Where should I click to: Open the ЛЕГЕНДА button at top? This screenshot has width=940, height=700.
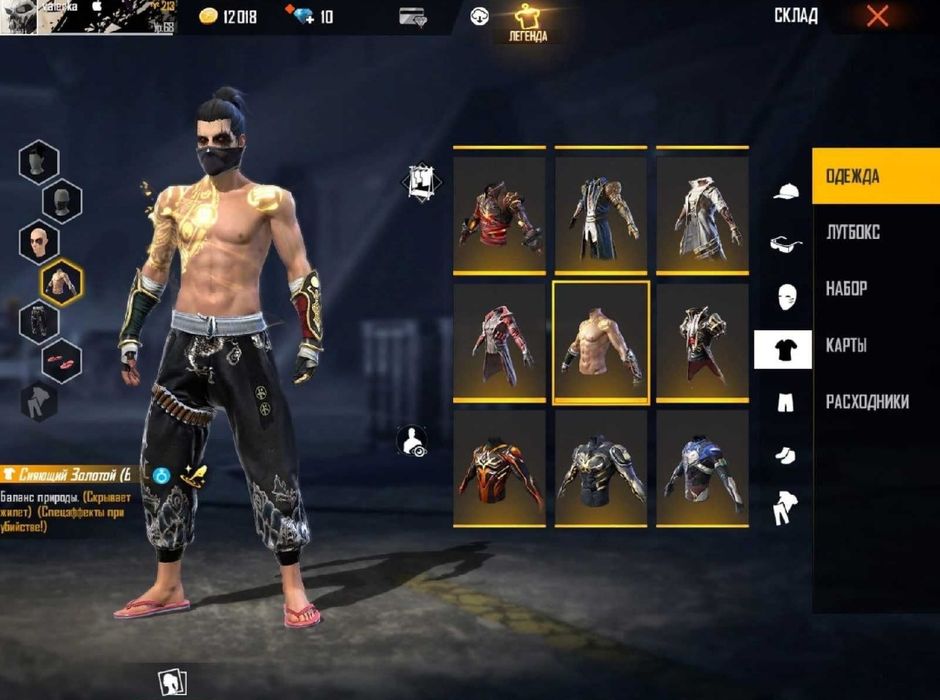530,22
